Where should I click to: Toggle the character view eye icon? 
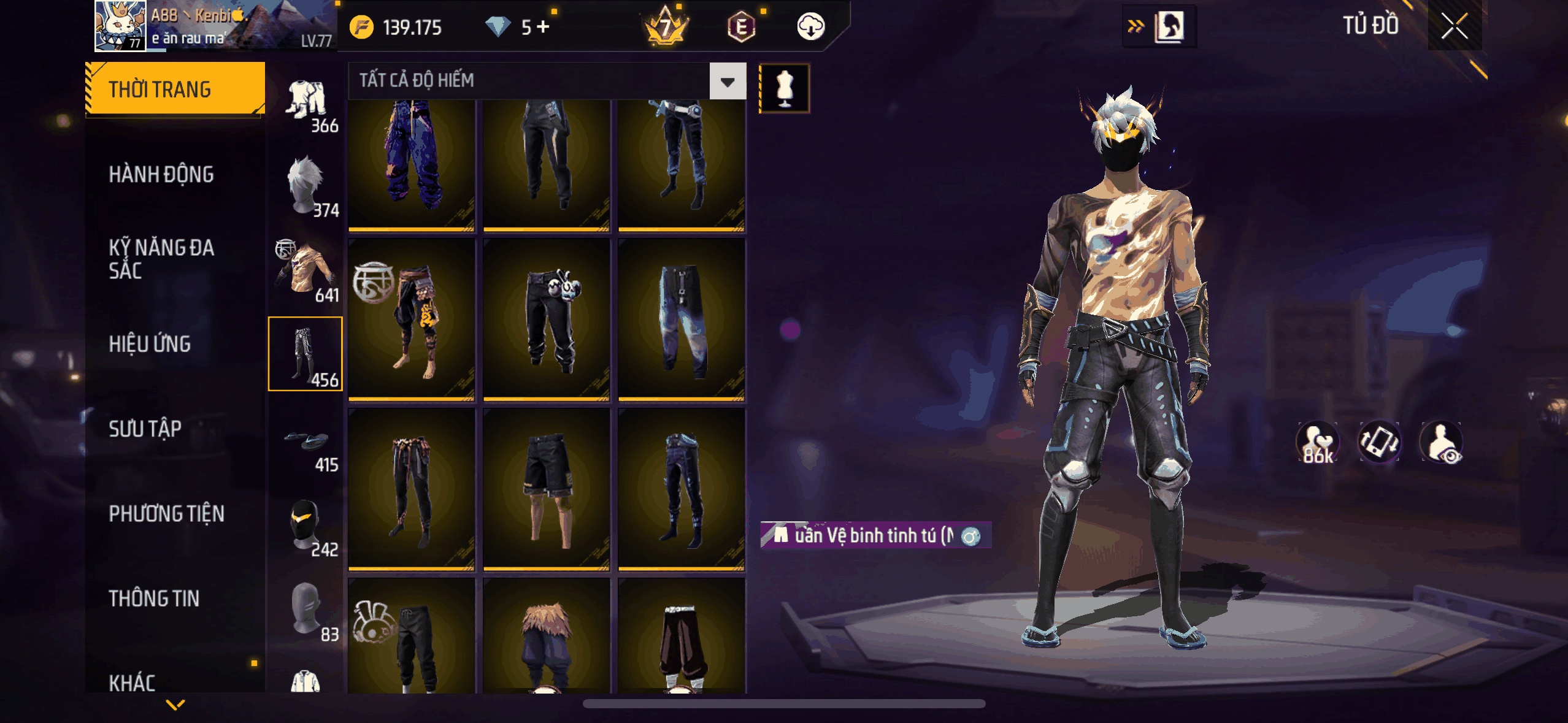[x=1442, y=443]
